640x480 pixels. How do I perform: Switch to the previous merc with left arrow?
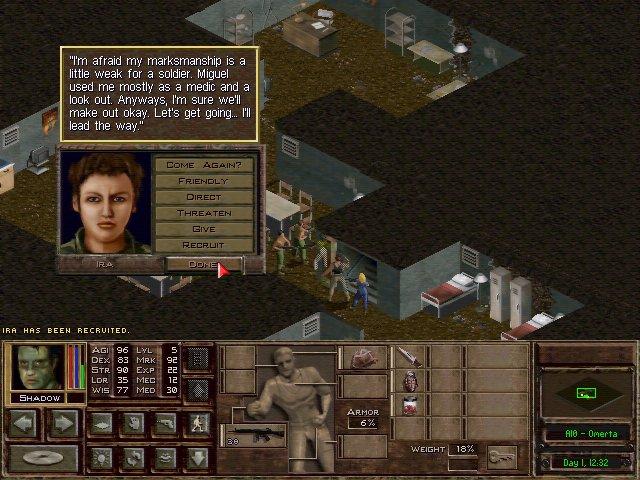[24, 424]
